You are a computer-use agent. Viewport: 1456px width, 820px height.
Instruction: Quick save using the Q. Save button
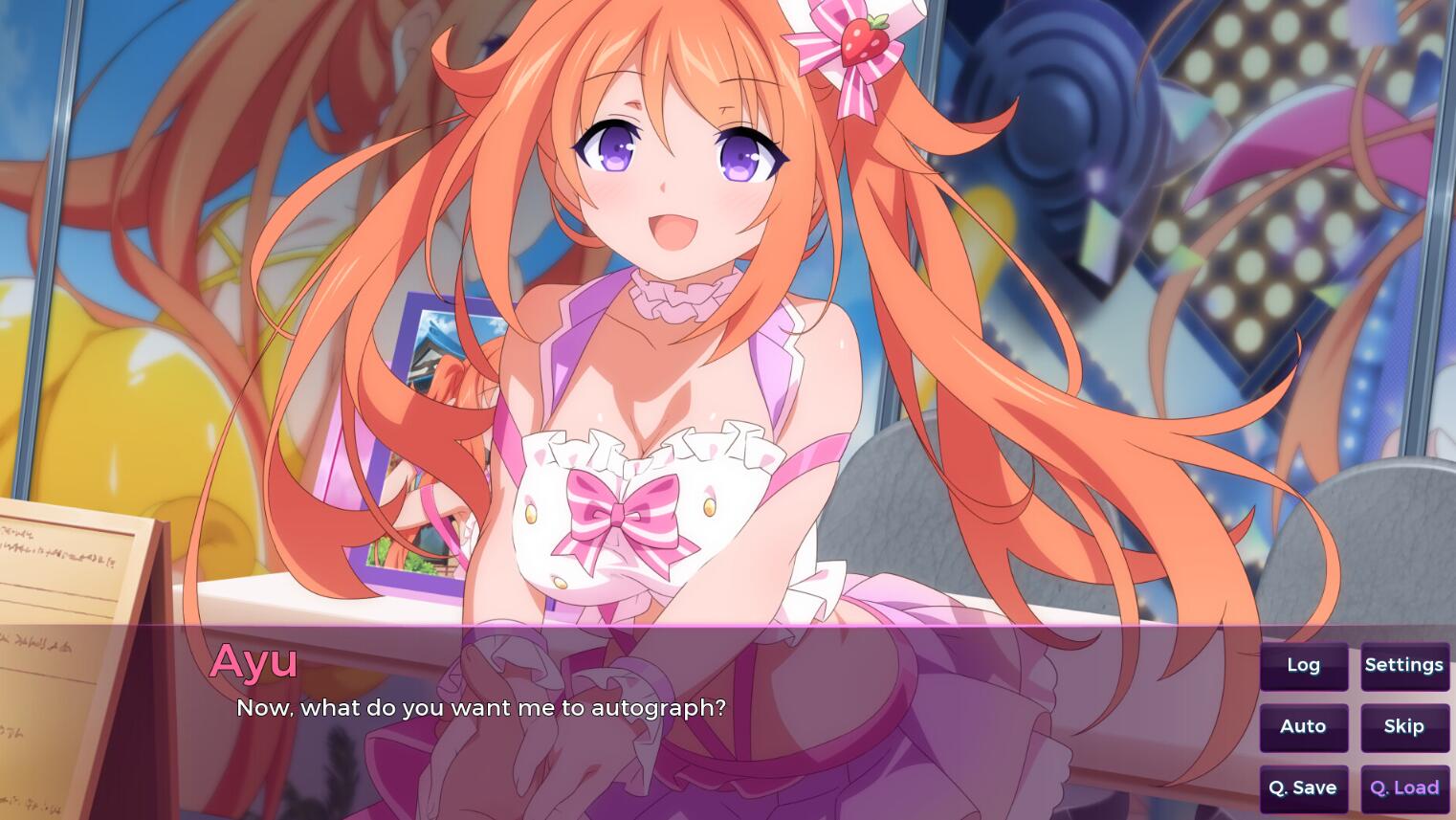click(x=1303, y=787)
